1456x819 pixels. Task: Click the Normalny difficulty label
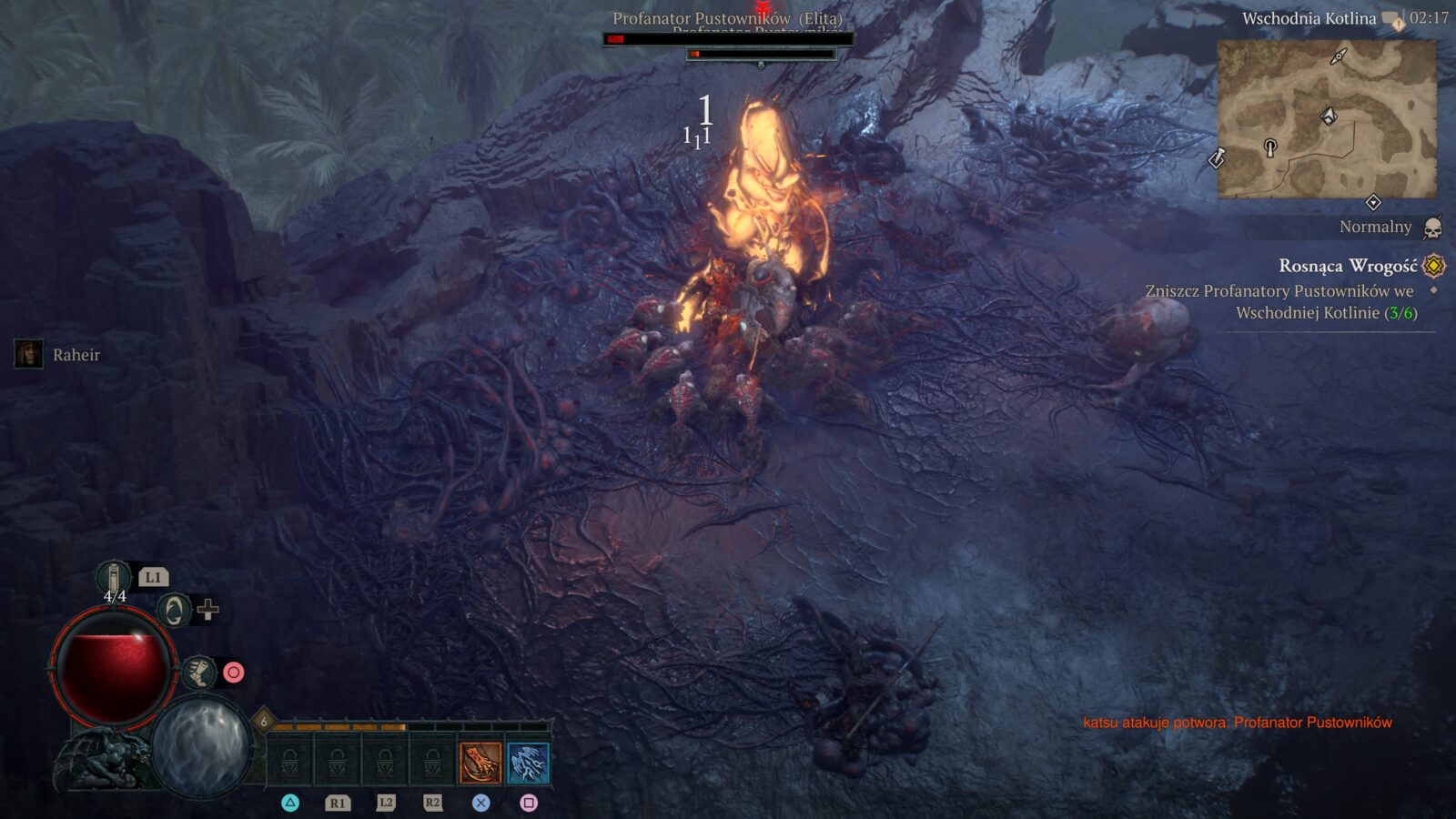pyautogui.click(x=1375, y=227)
